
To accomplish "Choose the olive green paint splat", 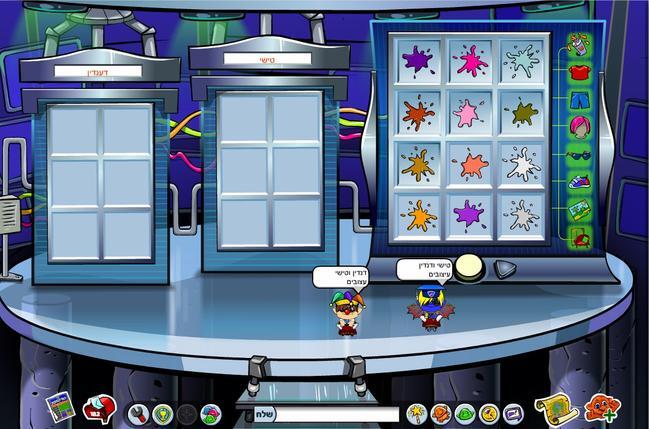I will click(x=521, y=112).
